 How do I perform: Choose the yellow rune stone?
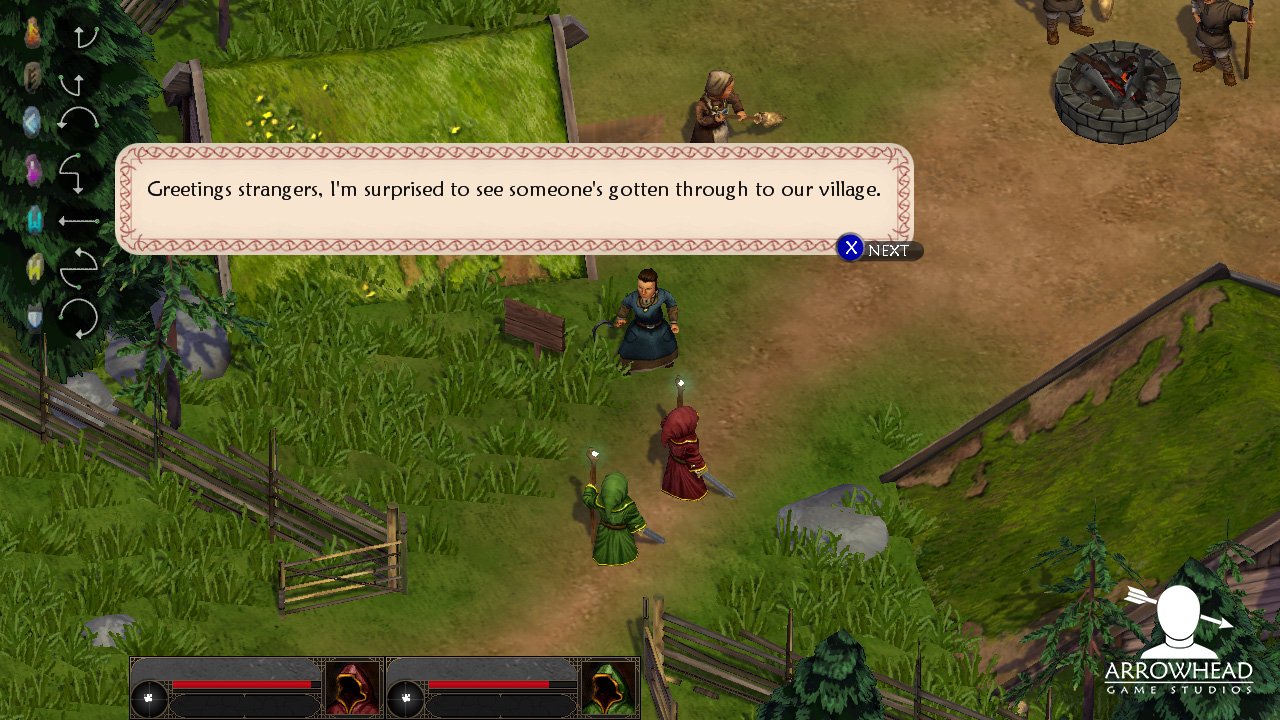tap(35, 267)
